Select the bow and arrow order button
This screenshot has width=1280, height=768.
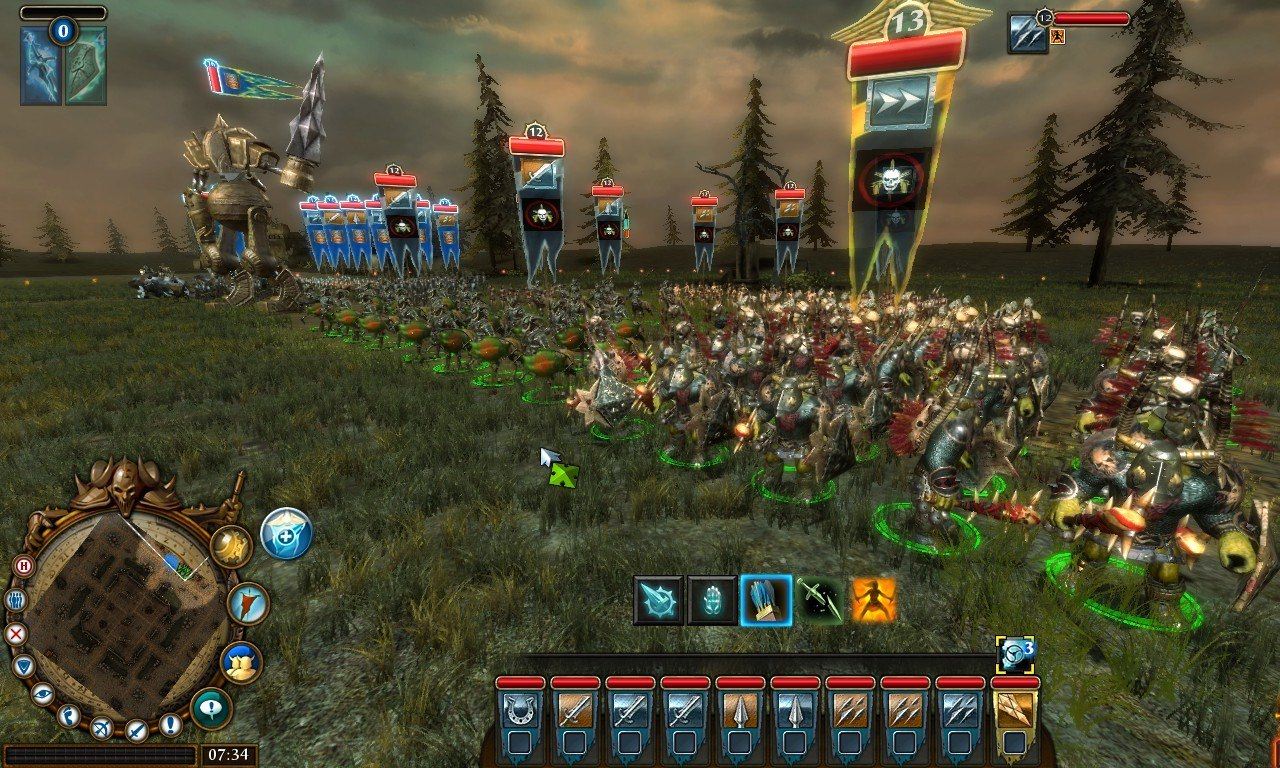tap(101, 728)
